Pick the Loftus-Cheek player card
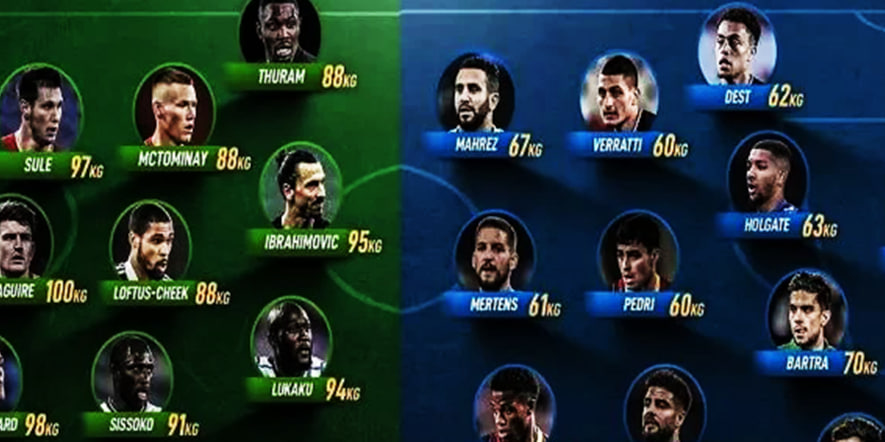This screenshot has width=885, height=442. (149, 241)
